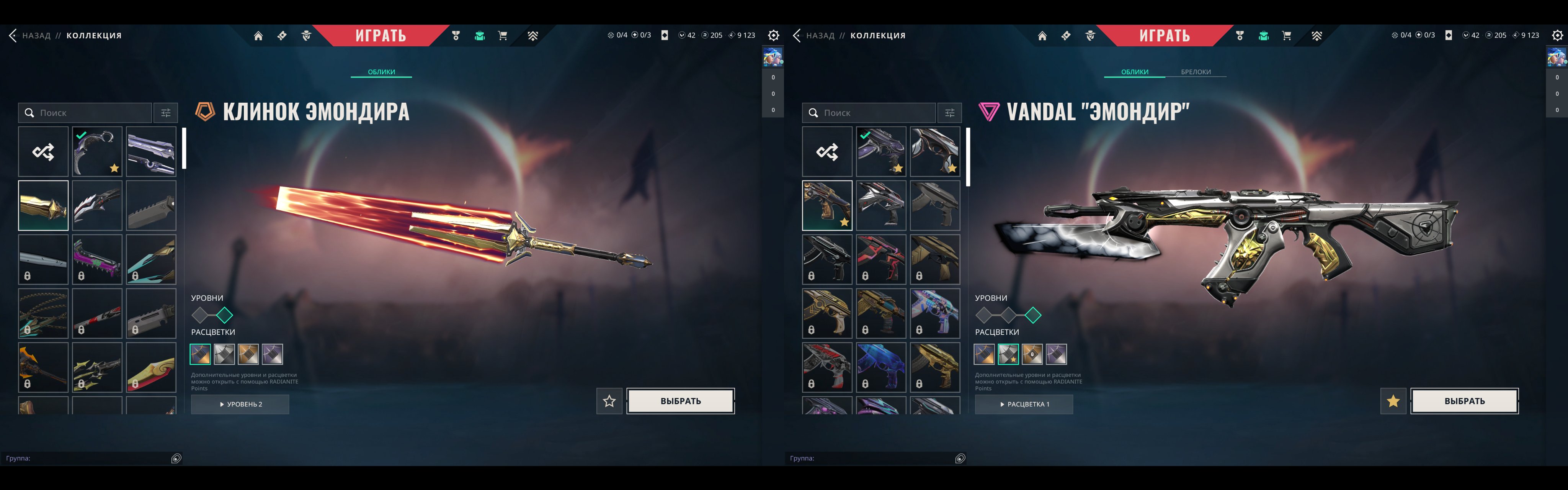Unfavorite the Vandal using the yellow star
The image size is (1568, 490).
click(1394, 401)
